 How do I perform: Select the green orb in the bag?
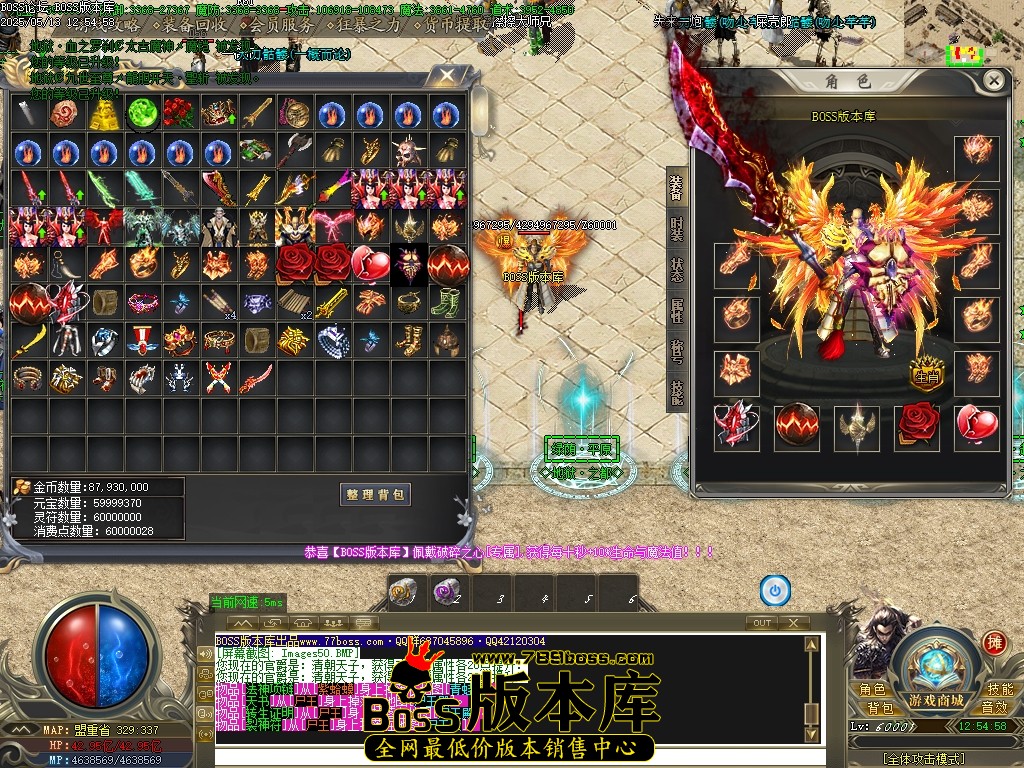pos(143,113)
